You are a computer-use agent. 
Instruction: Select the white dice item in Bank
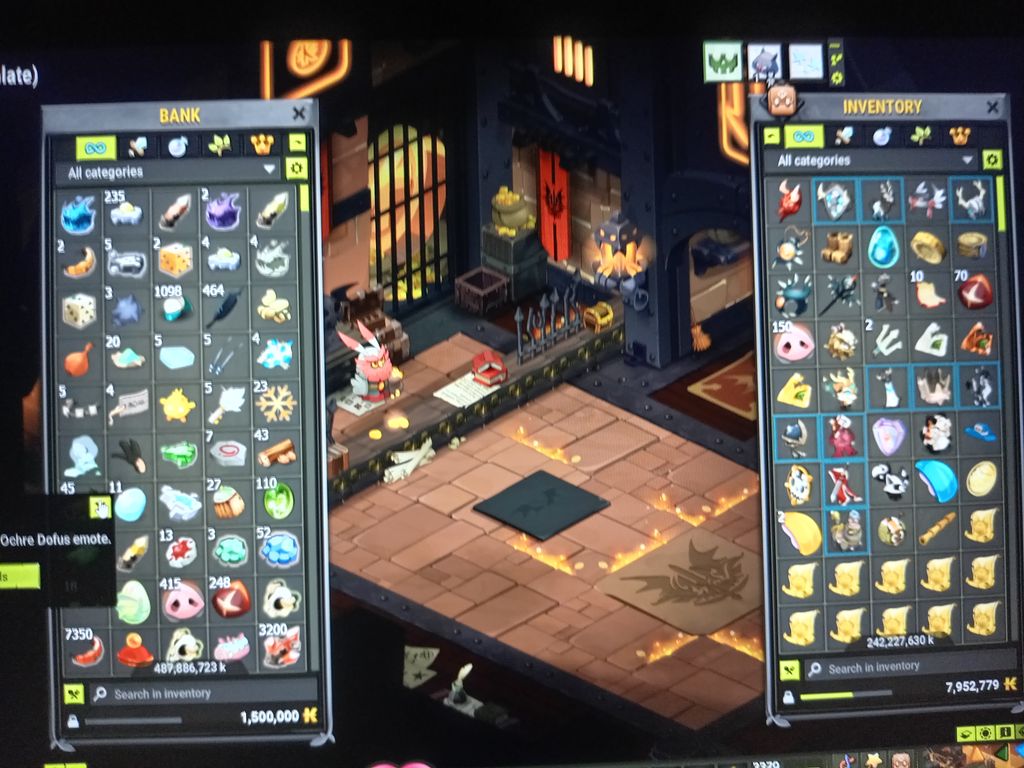tap(79, 310)
